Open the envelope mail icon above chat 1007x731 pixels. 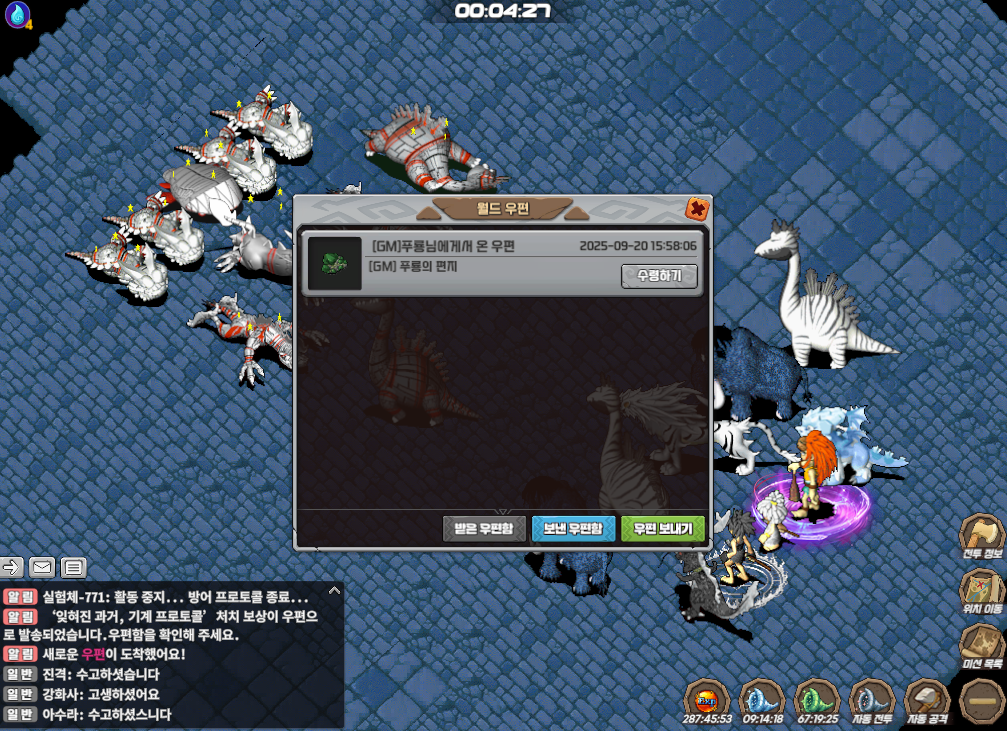tap(42, 568)
